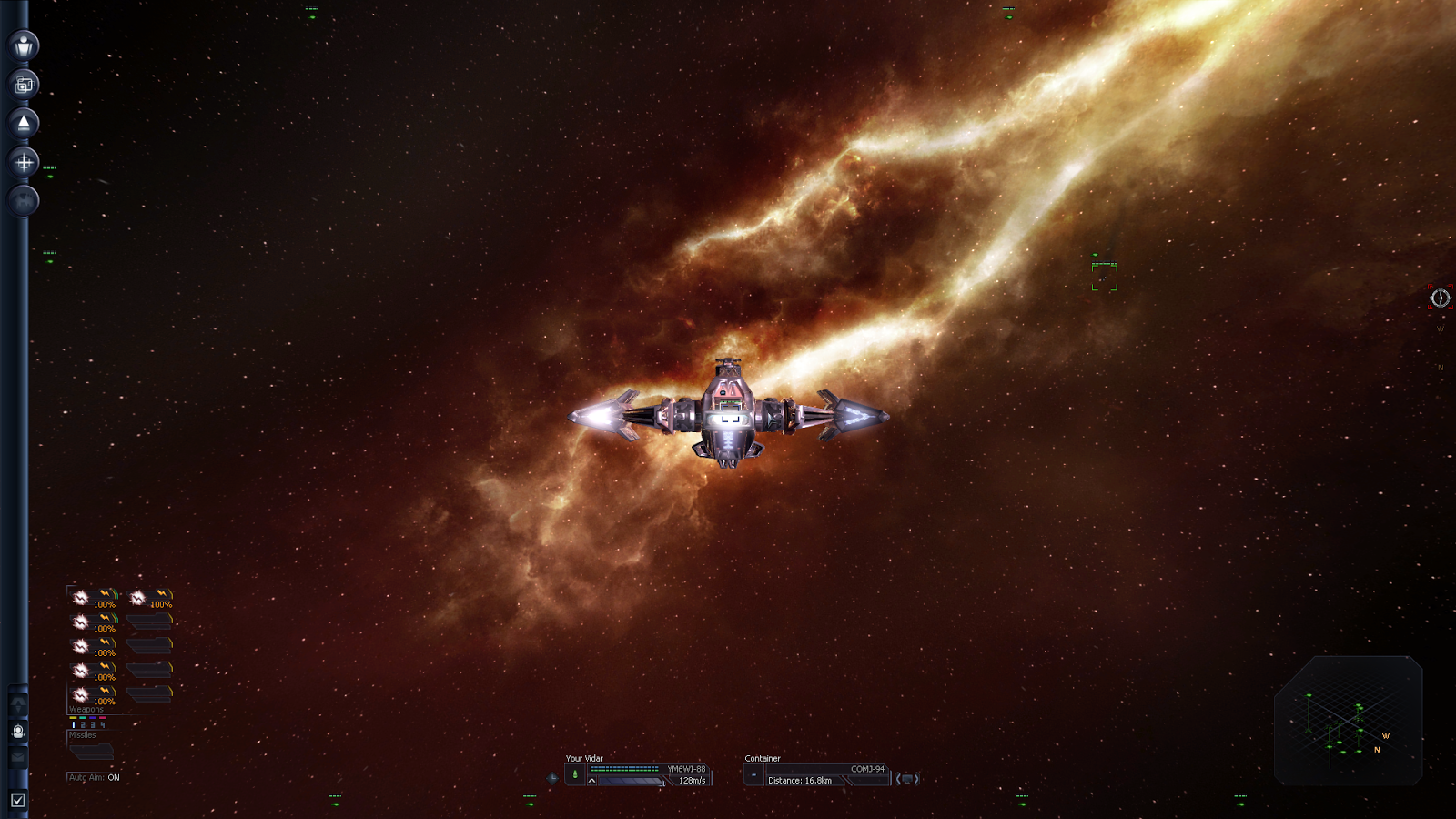The width and height of the screenshot is (1456, 819).
Task: Select the next target arrow
Action: pos(917,779)
